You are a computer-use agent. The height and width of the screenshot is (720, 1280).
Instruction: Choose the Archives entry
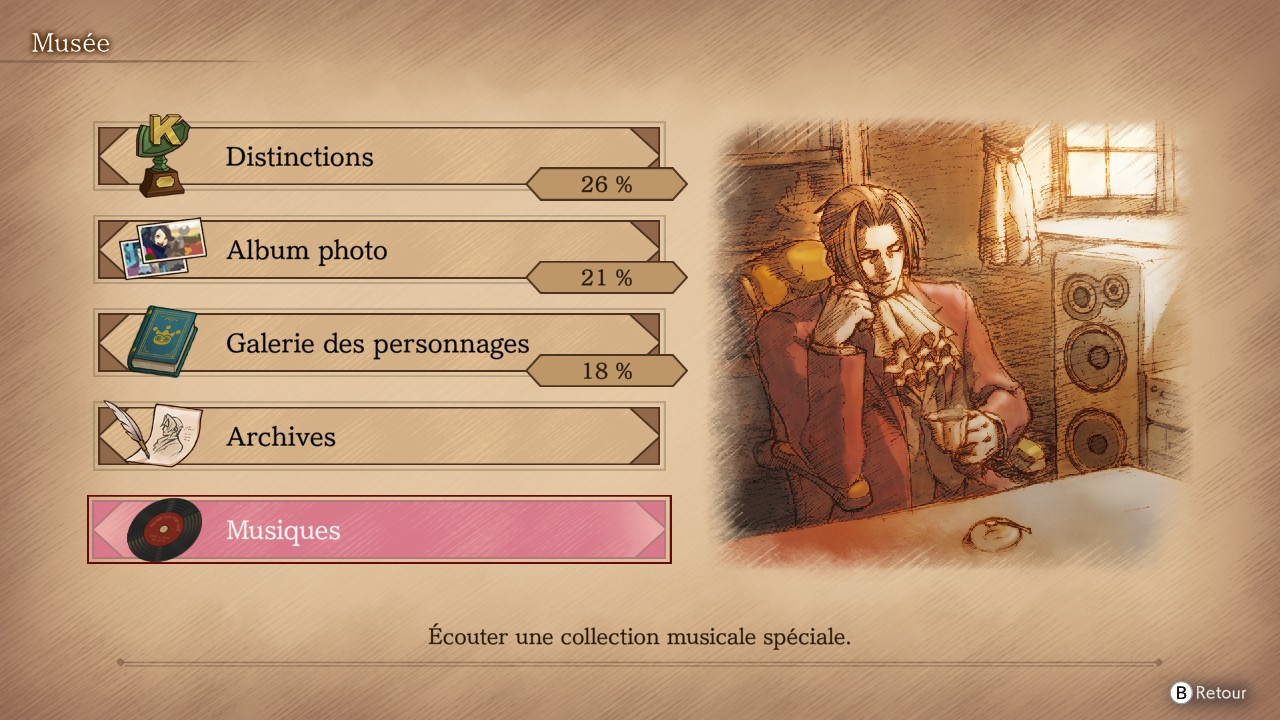pyautogui.click(x=378, y=436)
